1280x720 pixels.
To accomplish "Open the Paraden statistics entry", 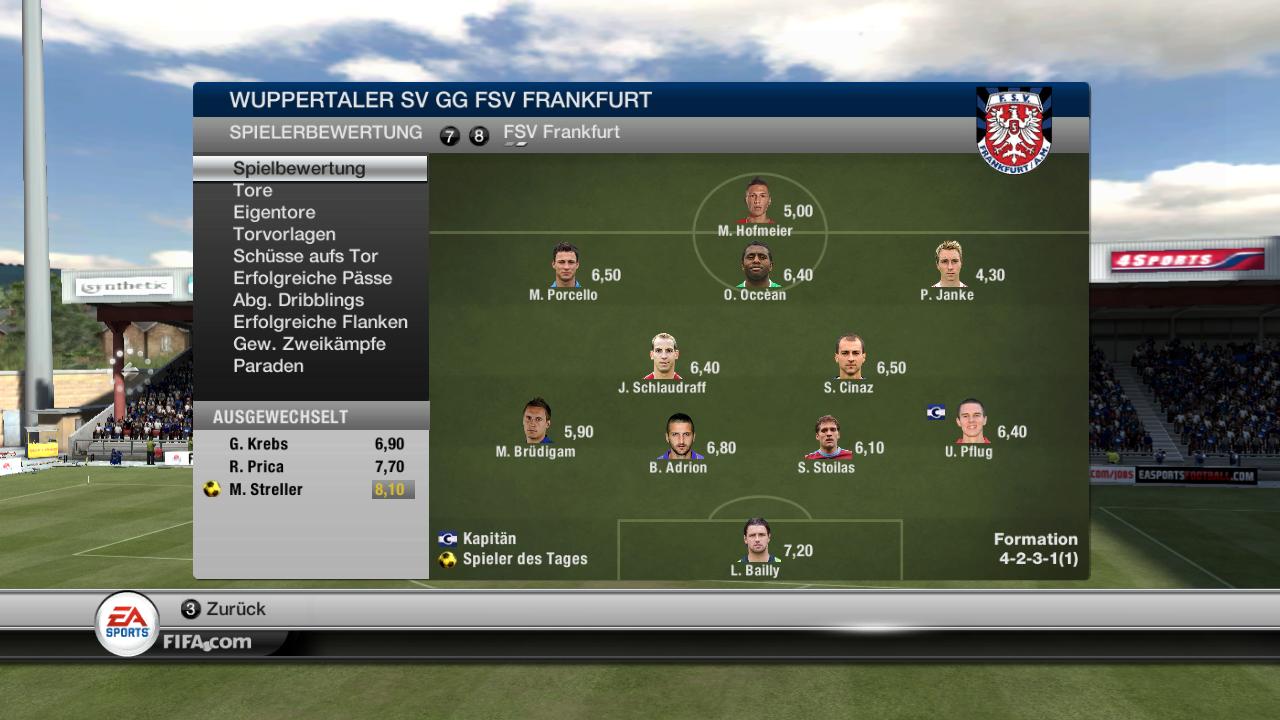I will (x=268, y=366).
